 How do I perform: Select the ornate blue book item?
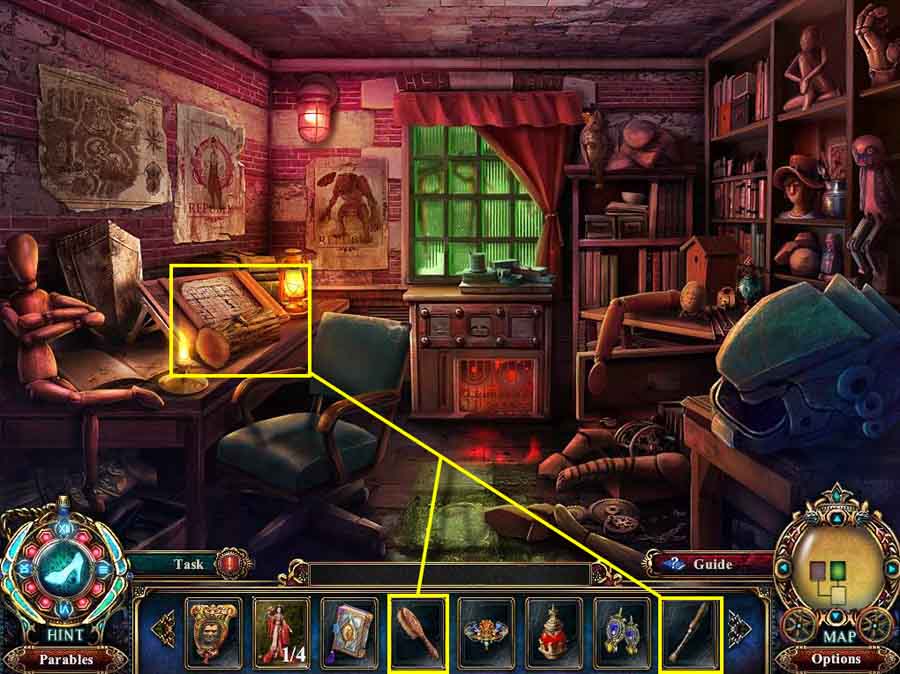click(x=349, y=631)
